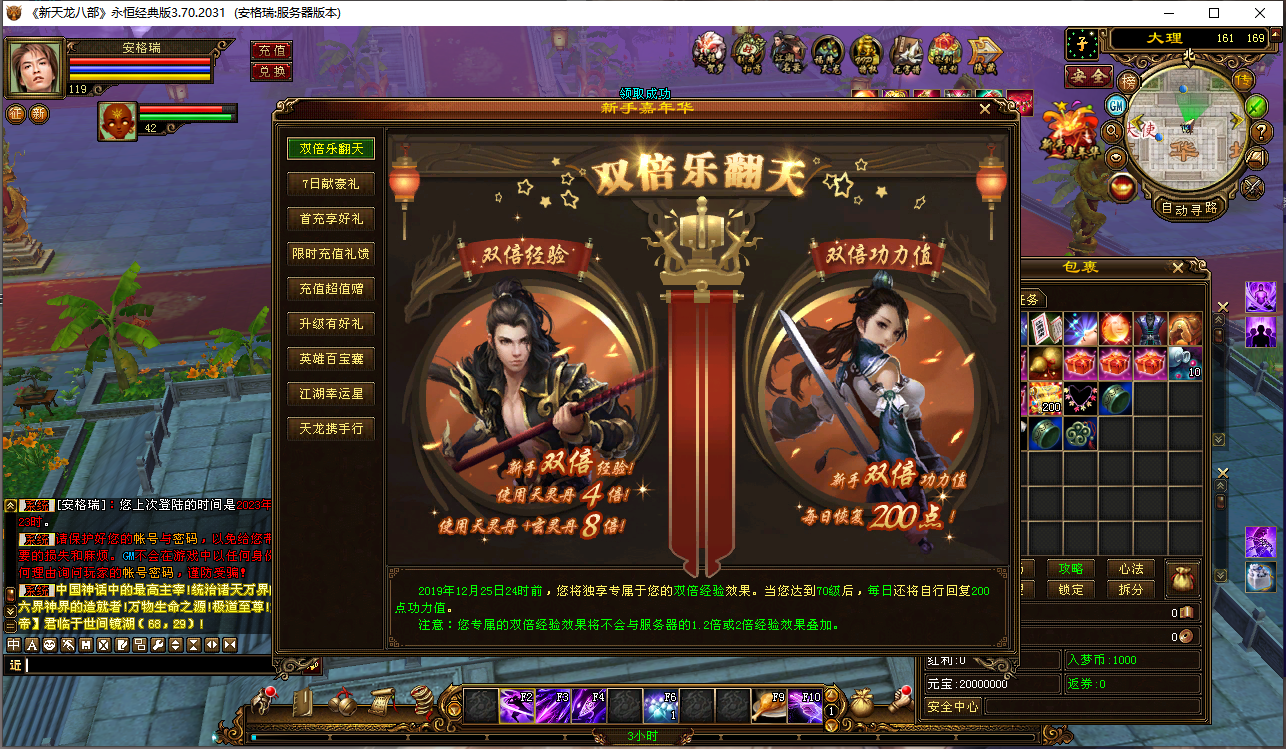Open the money pouch icon in the bag panel
This screenshot has width=1286, height=749.
pos(1183,578)
